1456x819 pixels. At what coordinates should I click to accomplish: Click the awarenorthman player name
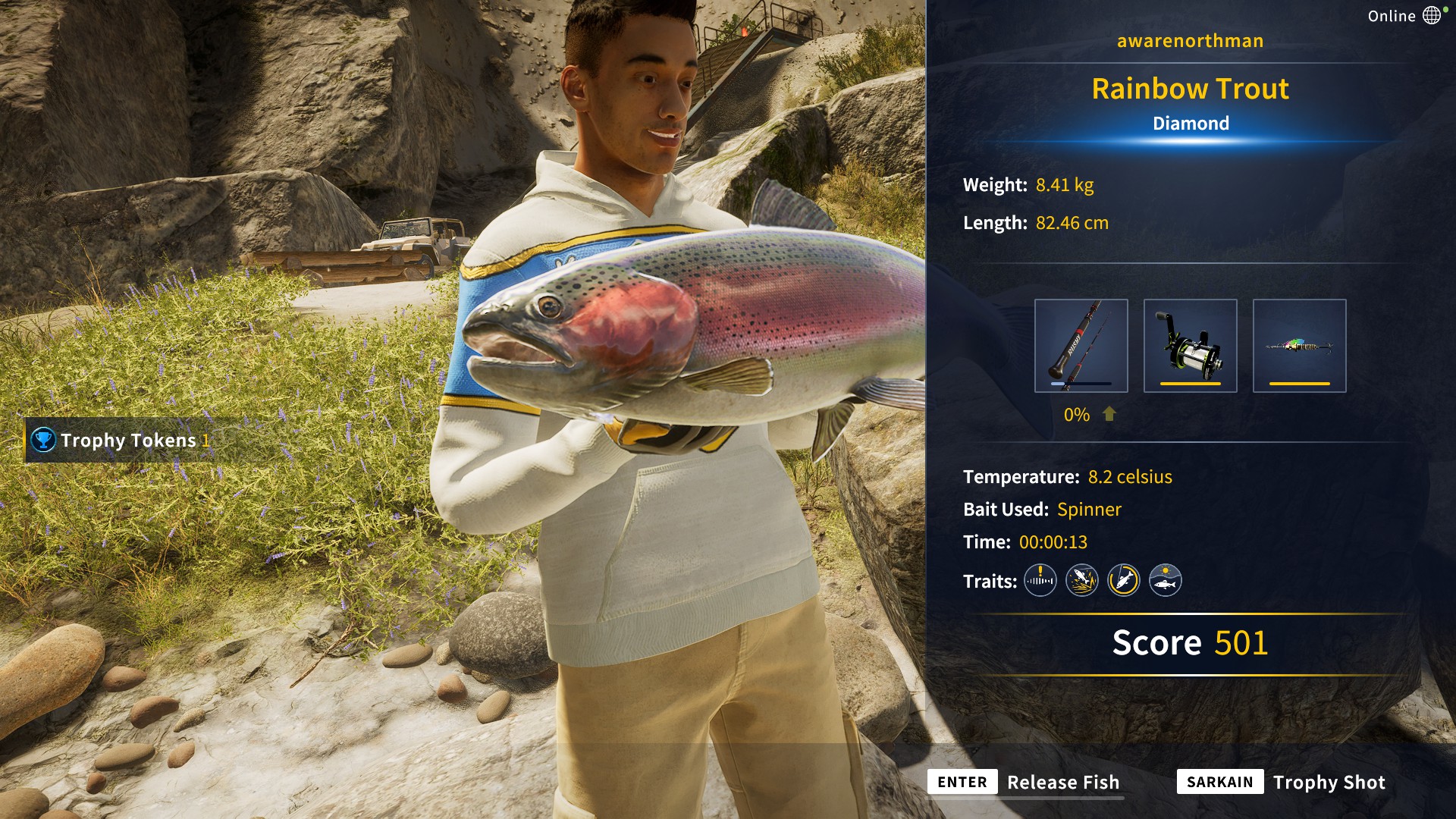pyautogui.click(x=1190, y=41)
